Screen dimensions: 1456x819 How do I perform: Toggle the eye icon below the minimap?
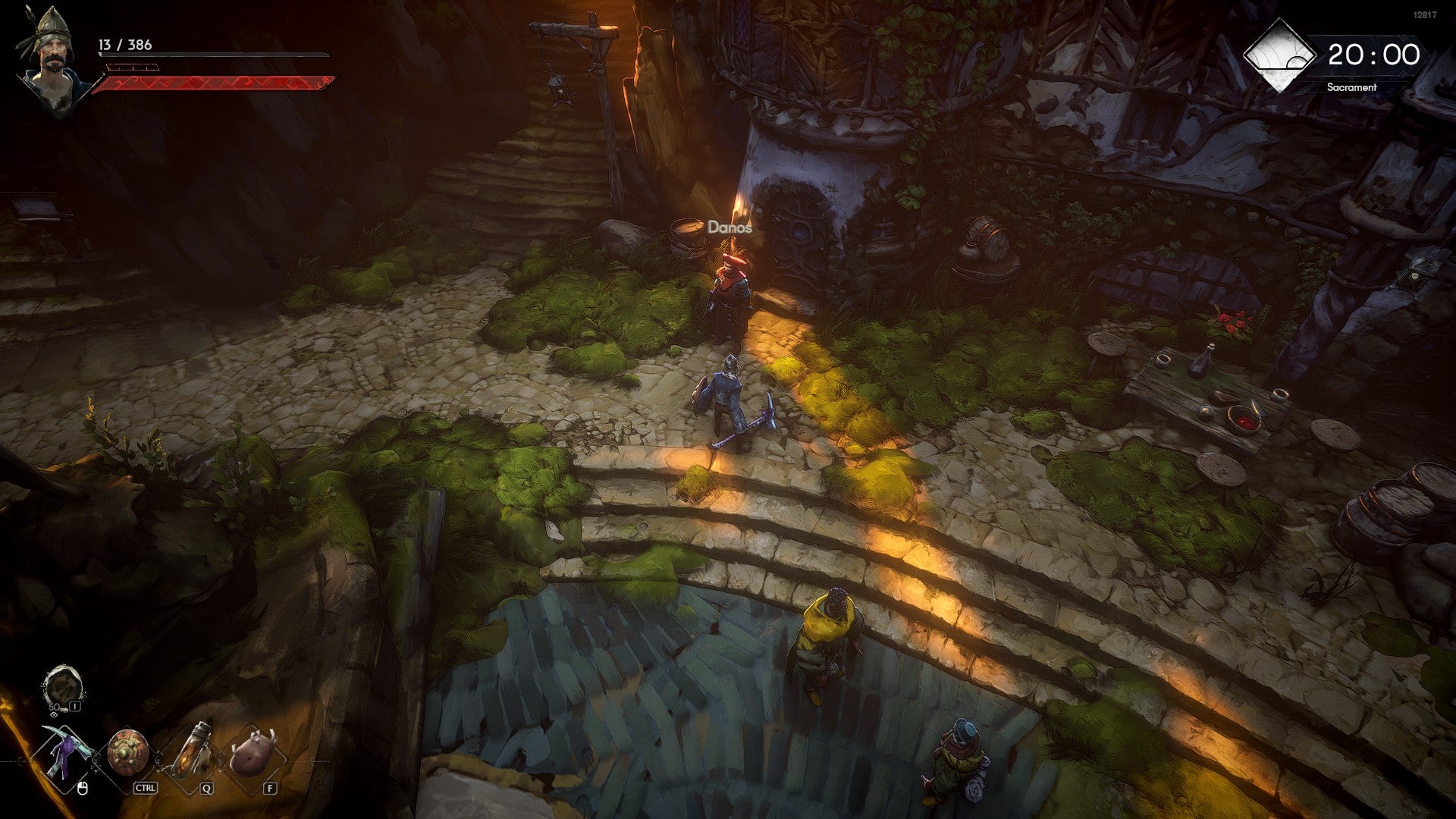coord(54,715)
